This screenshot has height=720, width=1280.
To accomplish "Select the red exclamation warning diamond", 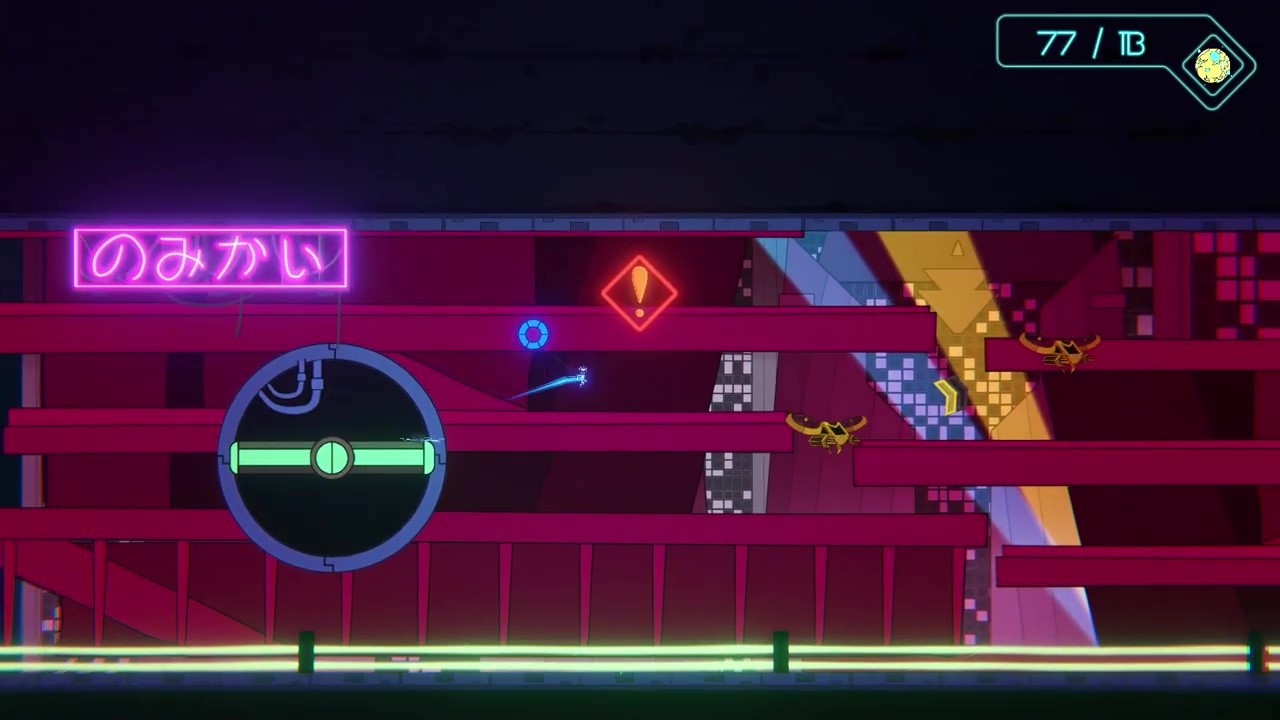I will (640, 292).
